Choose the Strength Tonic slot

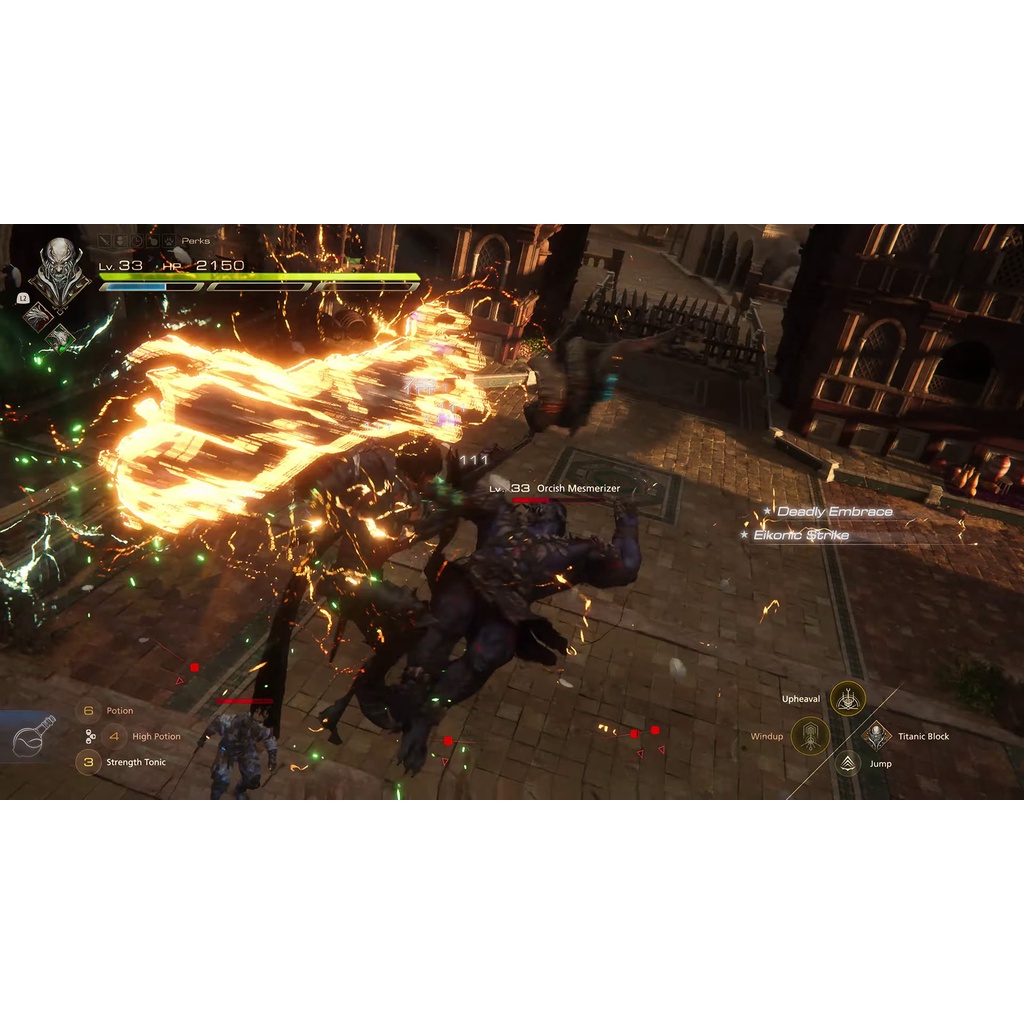tap(88, 762)
